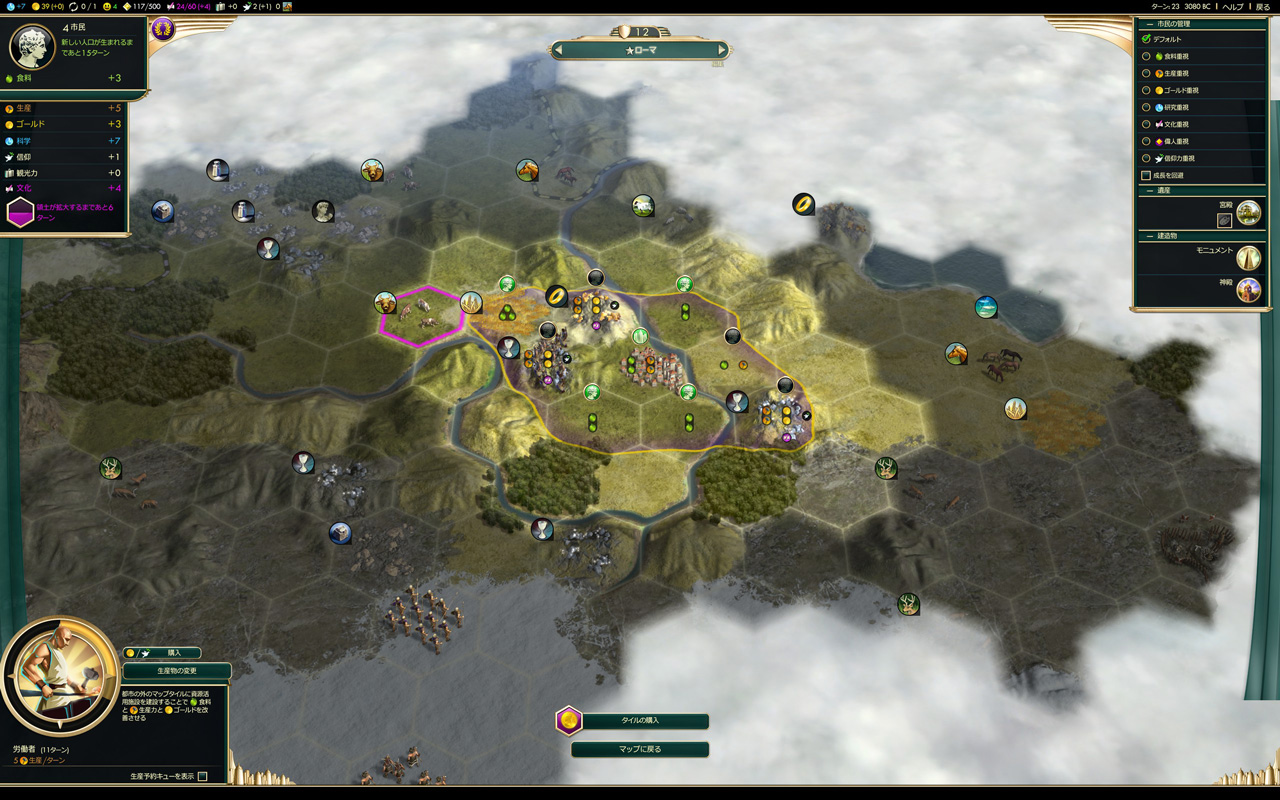
Task: Click 戻る in the top bar
Action: coord(1263,6)
